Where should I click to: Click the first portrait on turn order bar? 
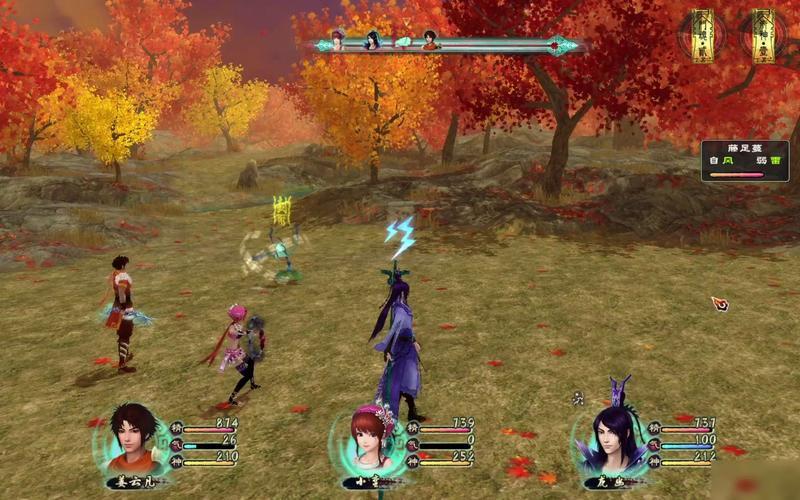(x=338, y=41)
